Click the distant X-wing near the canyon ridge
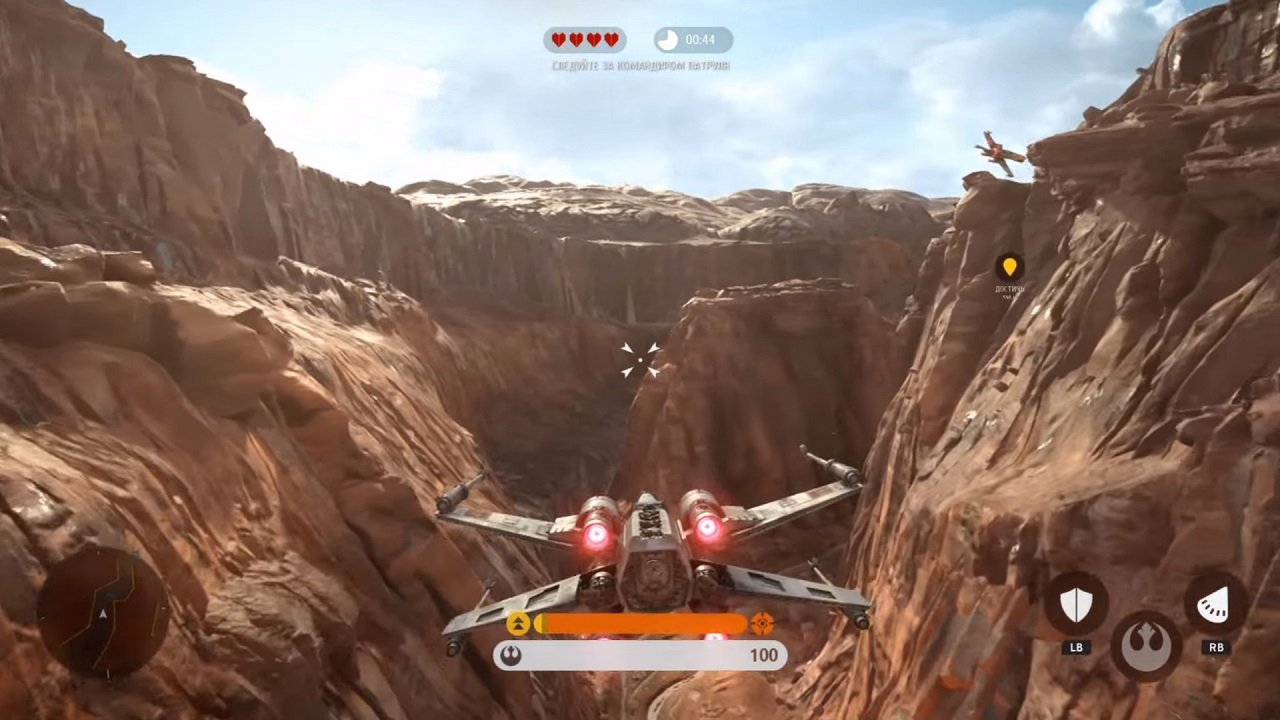Image resolution: width=1280 pixels, height=720 pixels. point(1000,152)
